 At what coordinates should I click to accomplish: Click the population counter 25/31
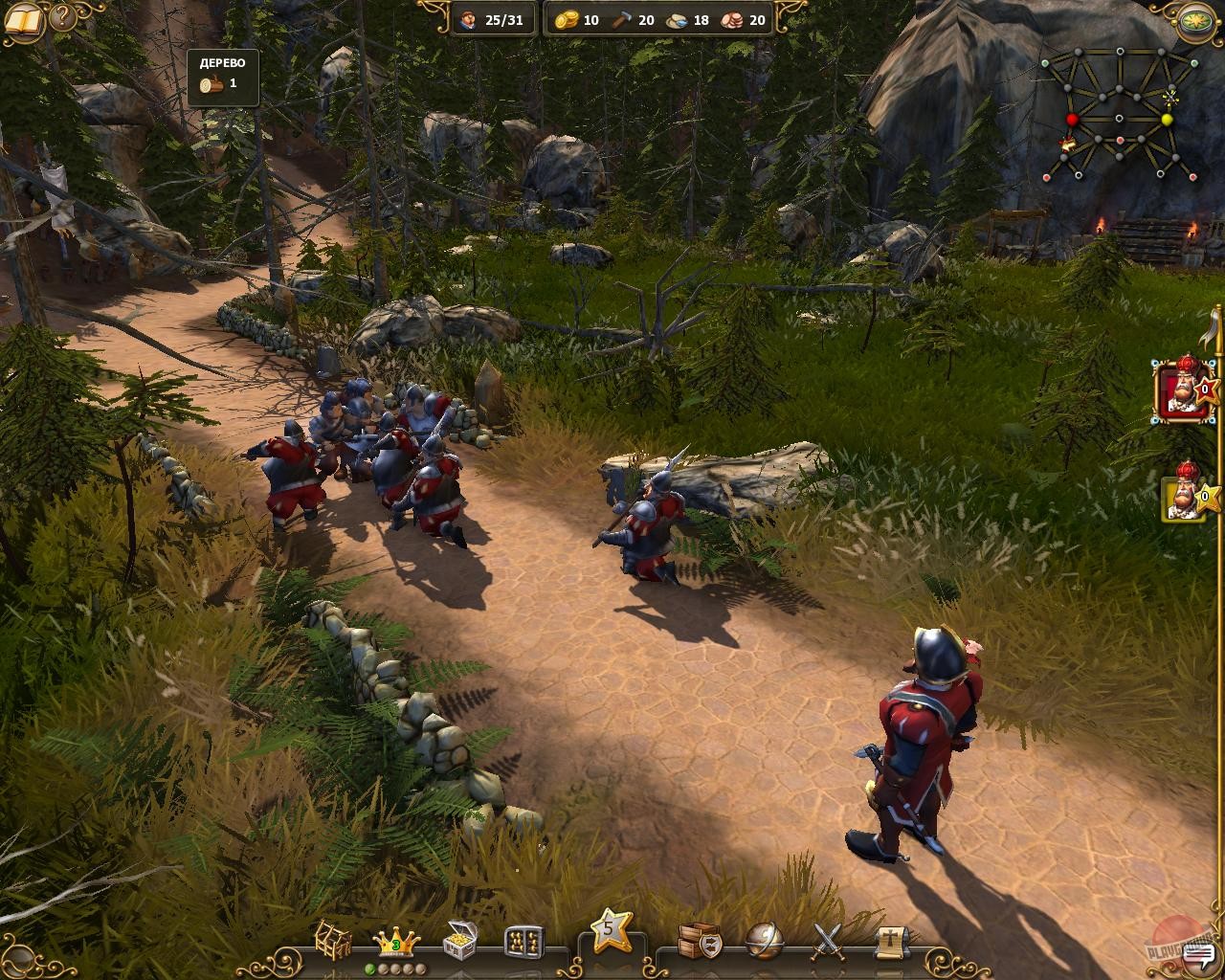496,19
